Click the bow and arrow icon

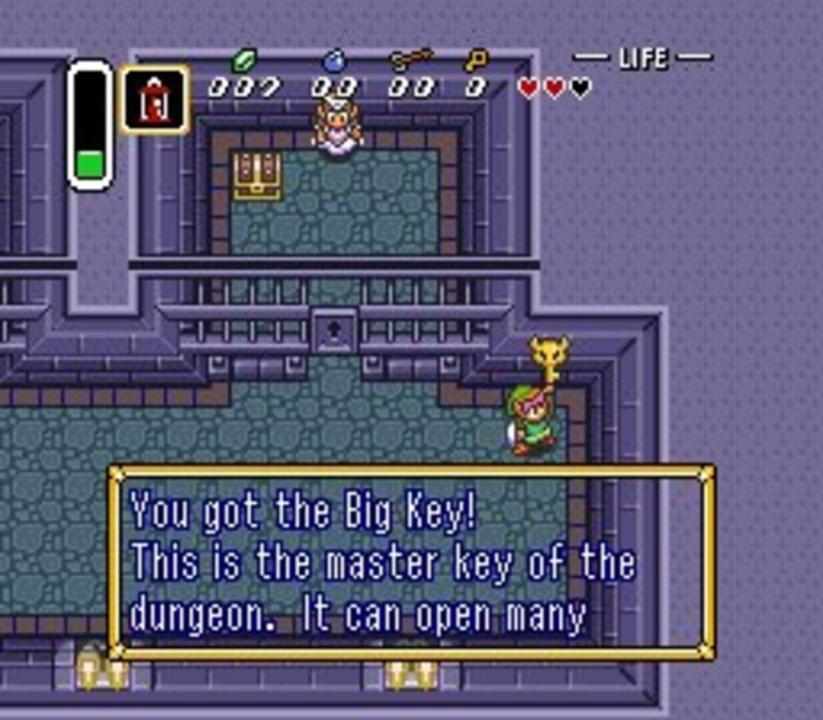pyautogui.click(x=409, y=61)
